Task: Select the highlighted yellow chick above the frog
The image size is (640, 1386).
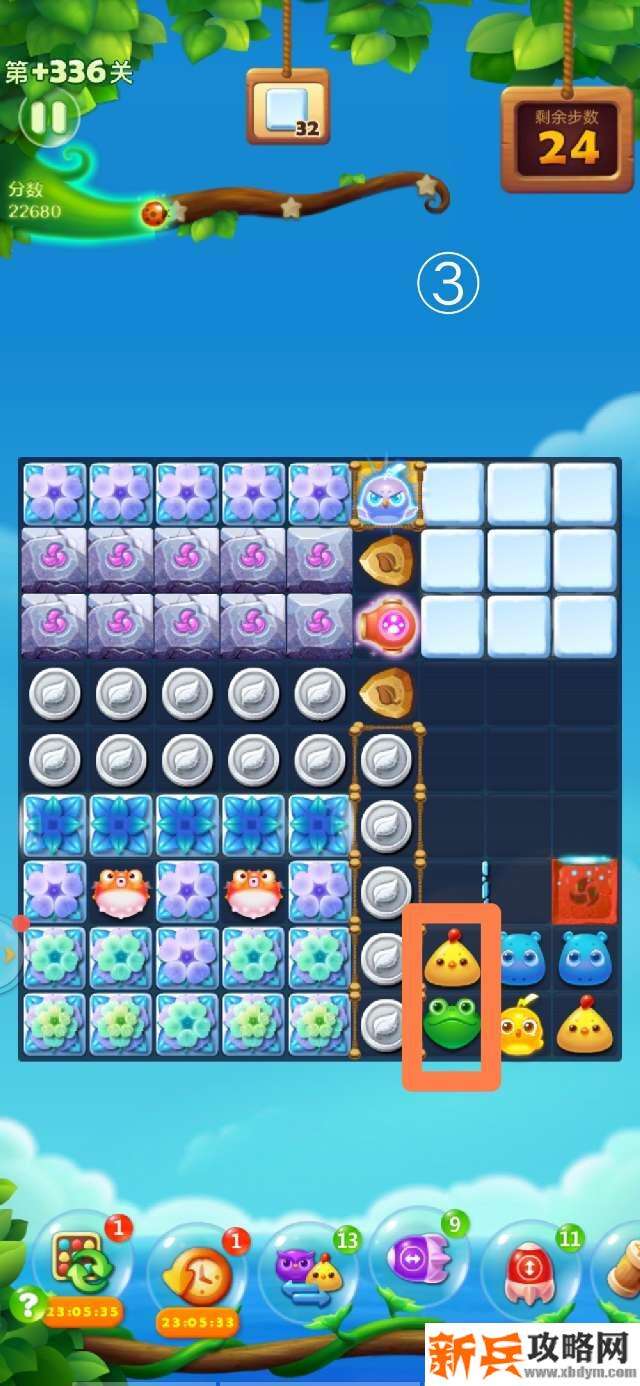Action: [451, 958]
